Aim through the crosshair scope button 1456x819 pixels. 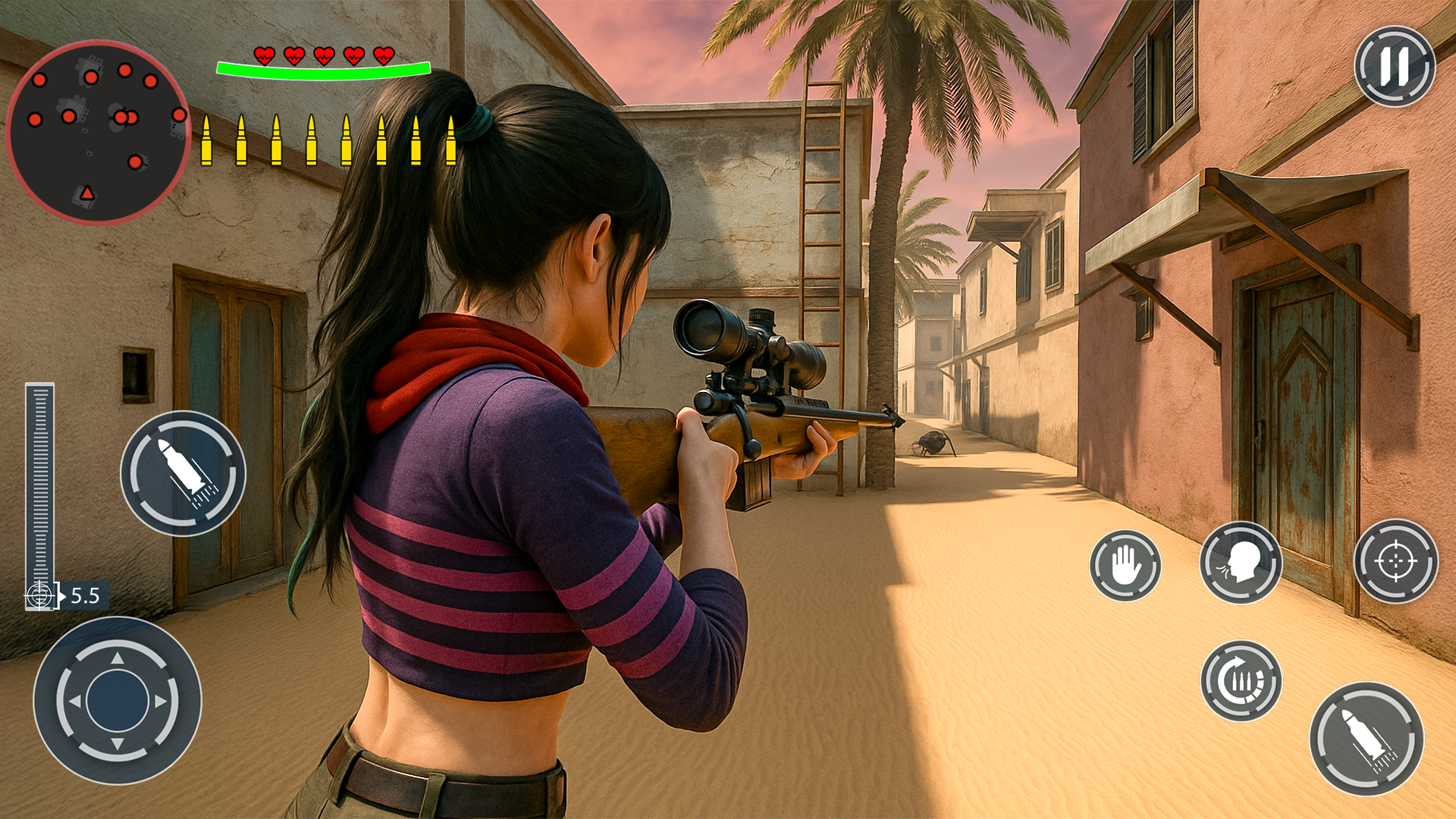pyautogui.click(x=1395, y=561)
